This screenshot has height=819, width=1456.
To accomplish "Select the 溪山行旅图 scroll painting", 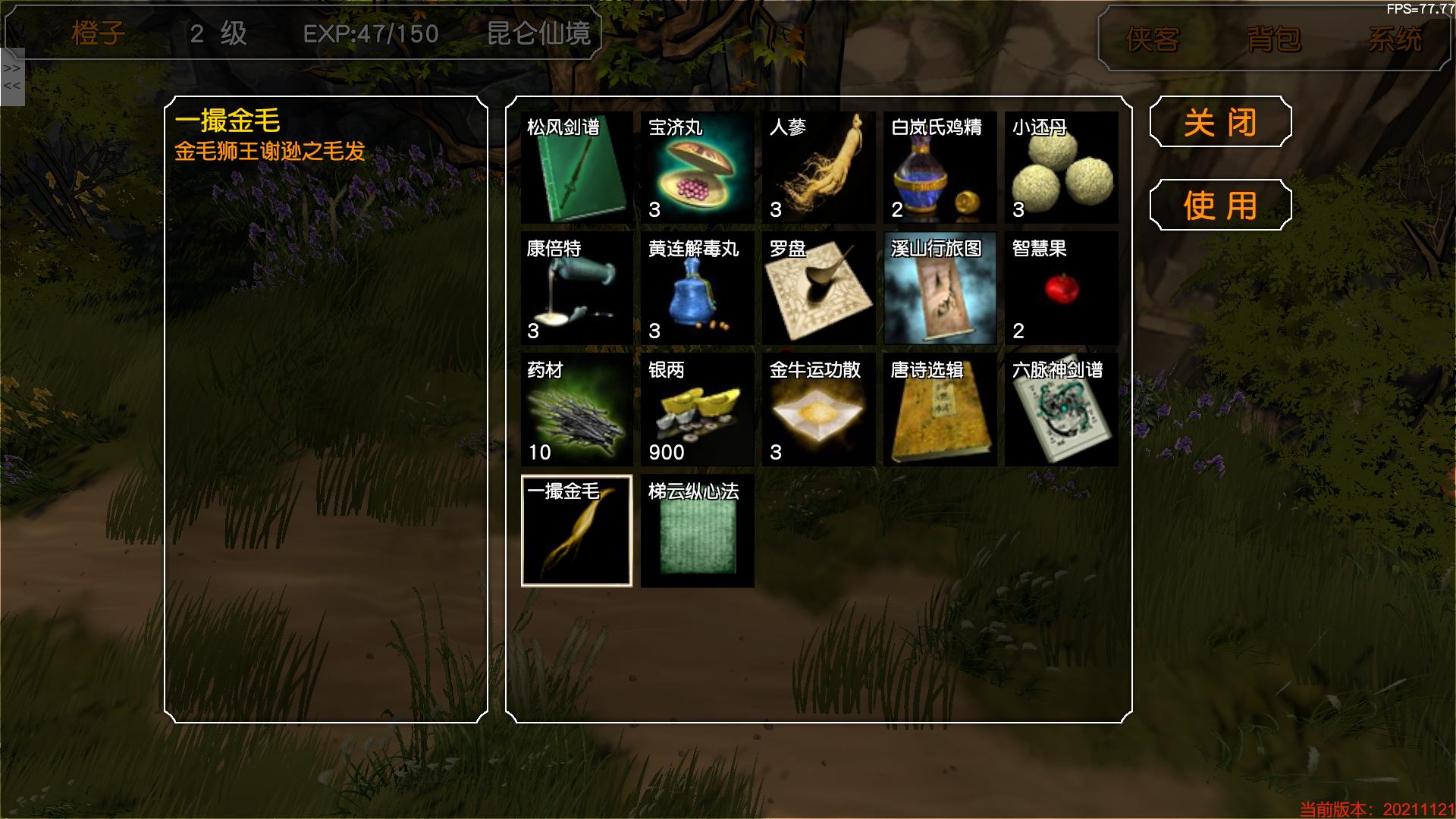I will [x=940, y=289].
